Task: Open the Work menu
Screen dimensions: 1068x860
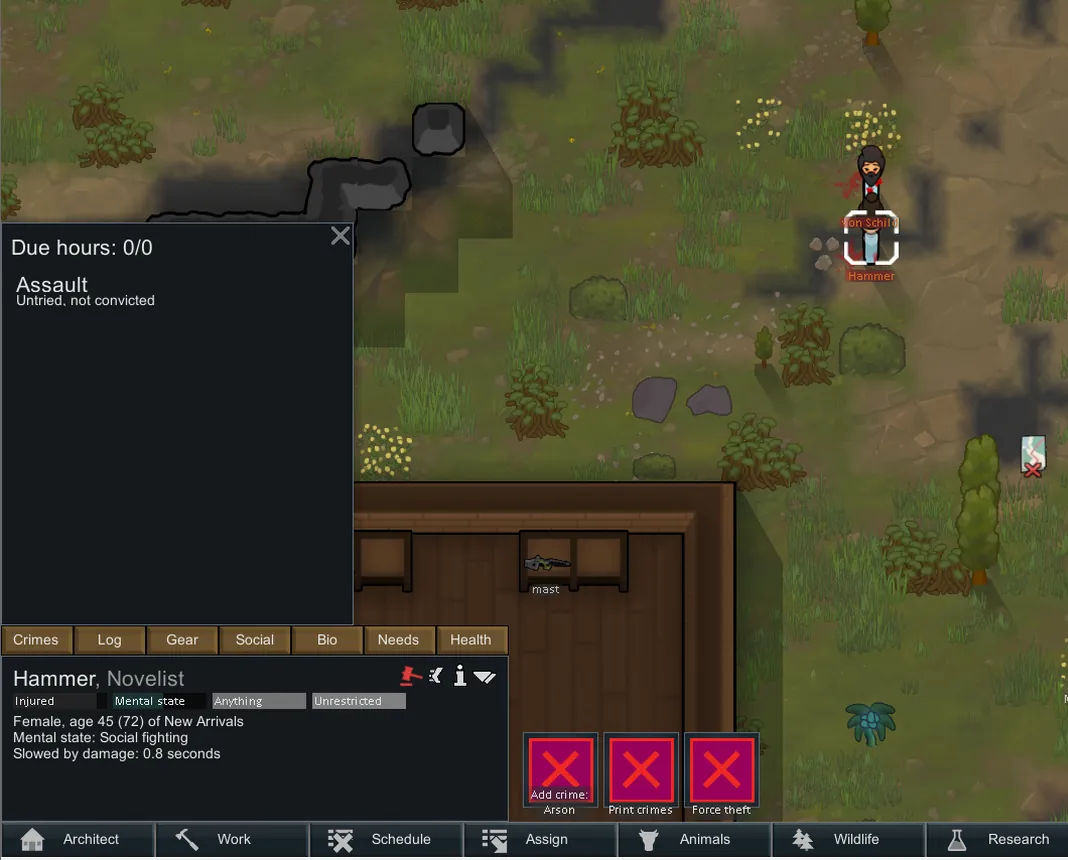Action: pos(232,840)
